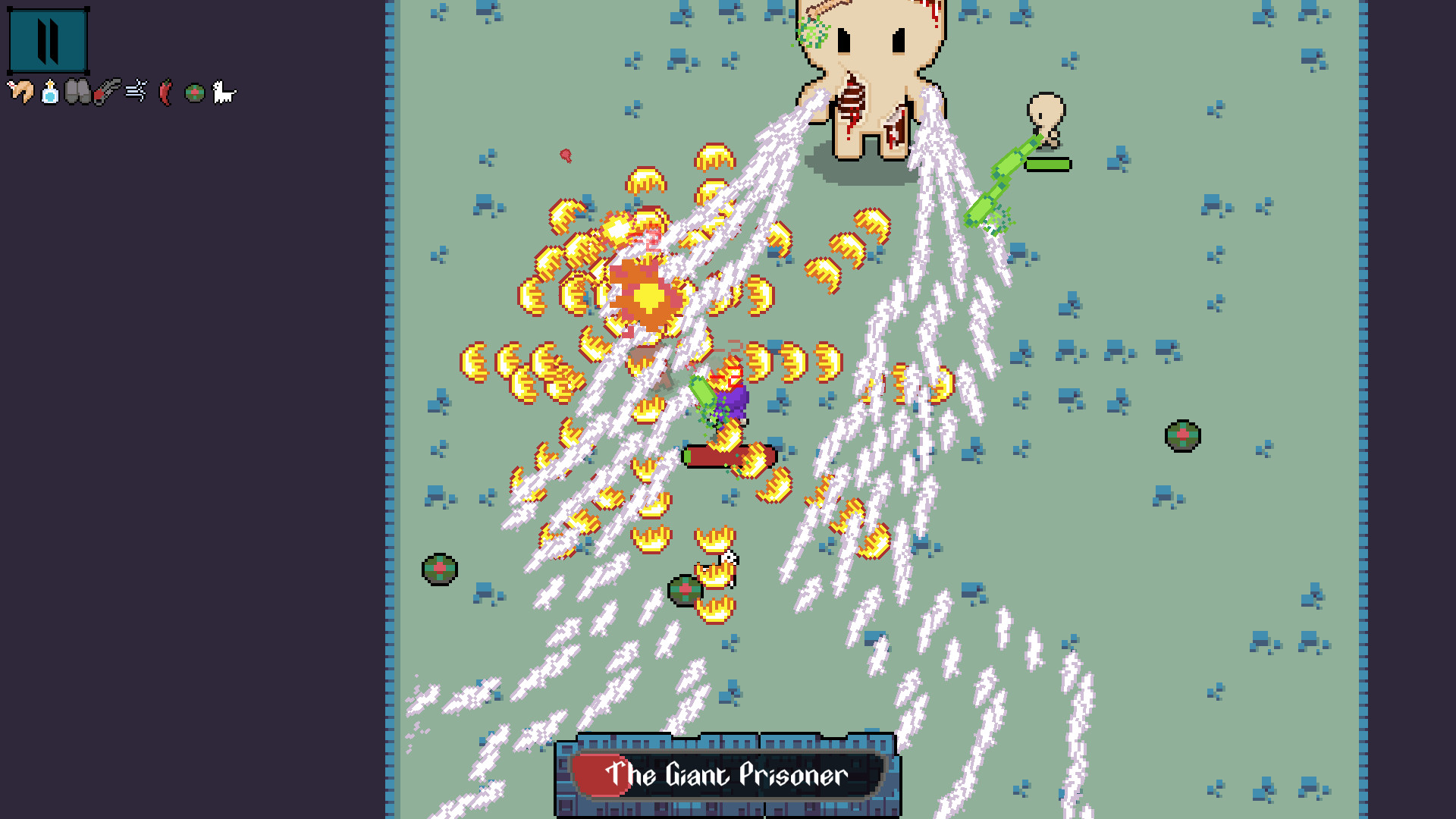Click the feather quill item icon
Image resolution: width=1456 pixels, height=819 pixels.
[x=105, y=93]
